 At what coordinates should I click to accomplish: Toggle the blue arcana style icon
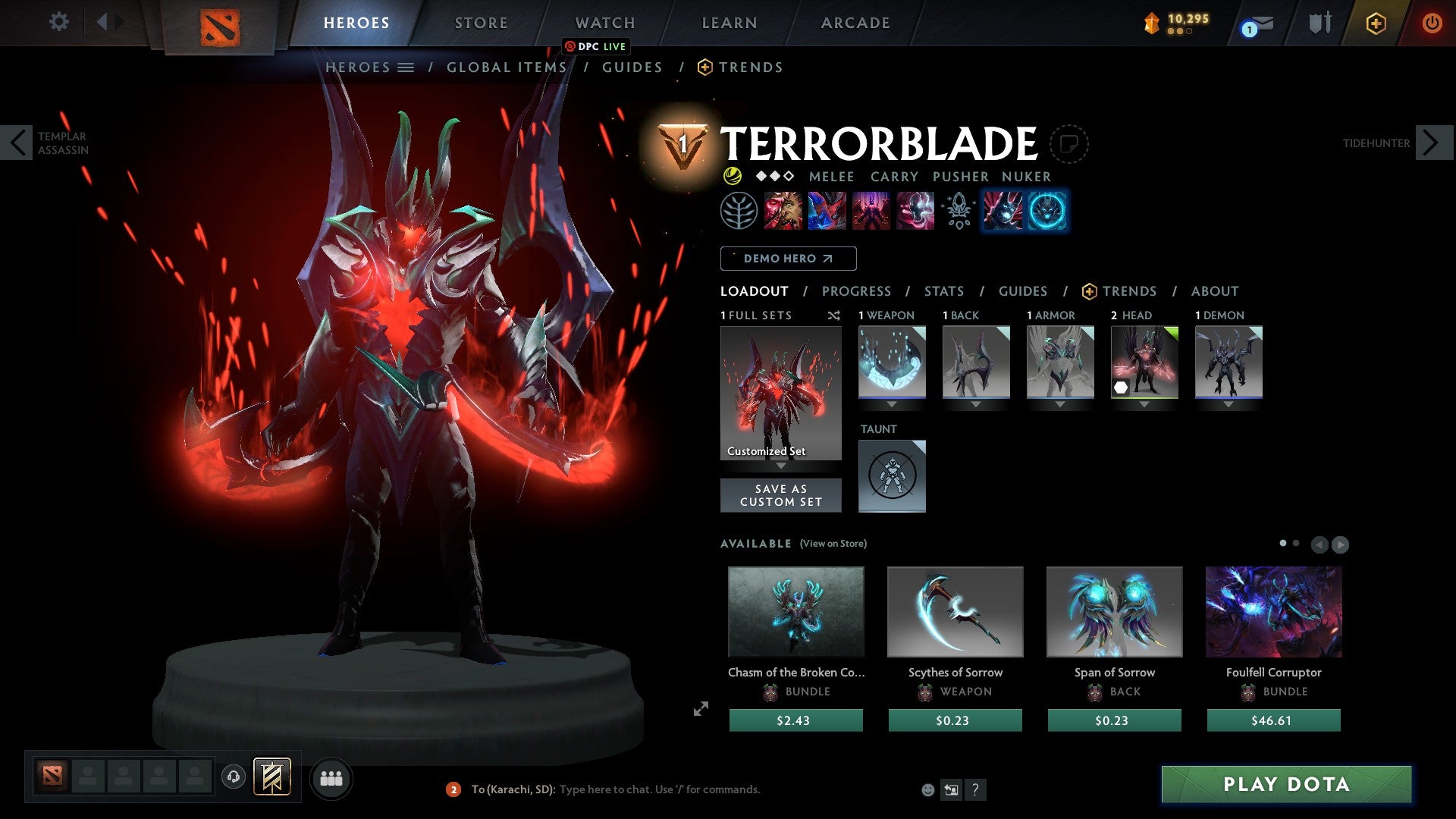1047,211
